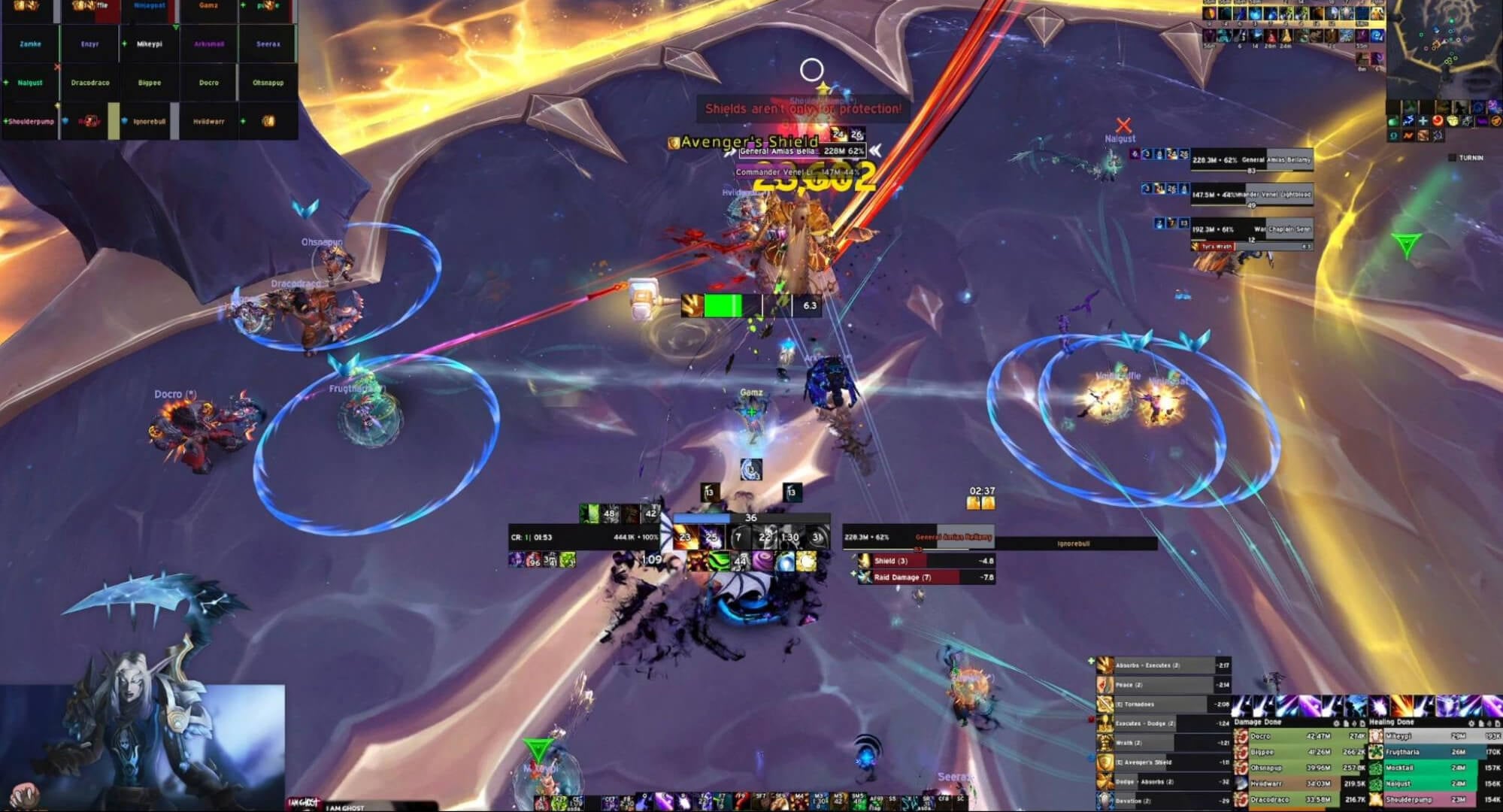Image resolution: width=1503 pixels, height=812 pixels.
Task: Toggle the TURNIN checkbox
Action: (1453, 158)
